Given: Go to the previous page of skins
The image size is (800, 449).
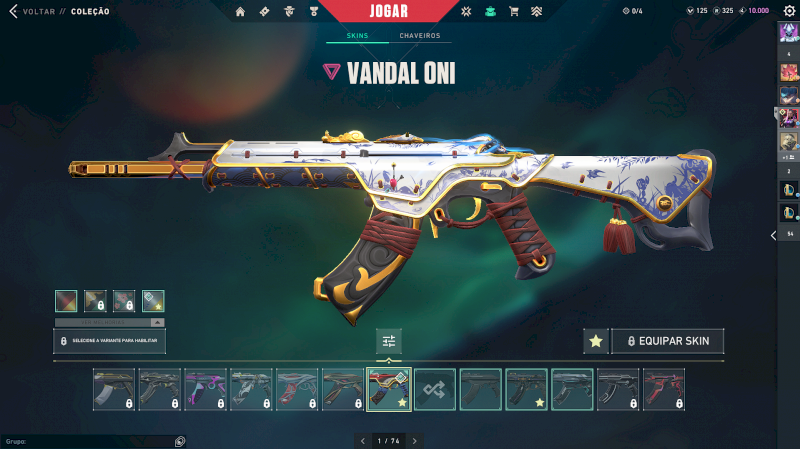Looking at the screenshot, I should tap(362, 440).
